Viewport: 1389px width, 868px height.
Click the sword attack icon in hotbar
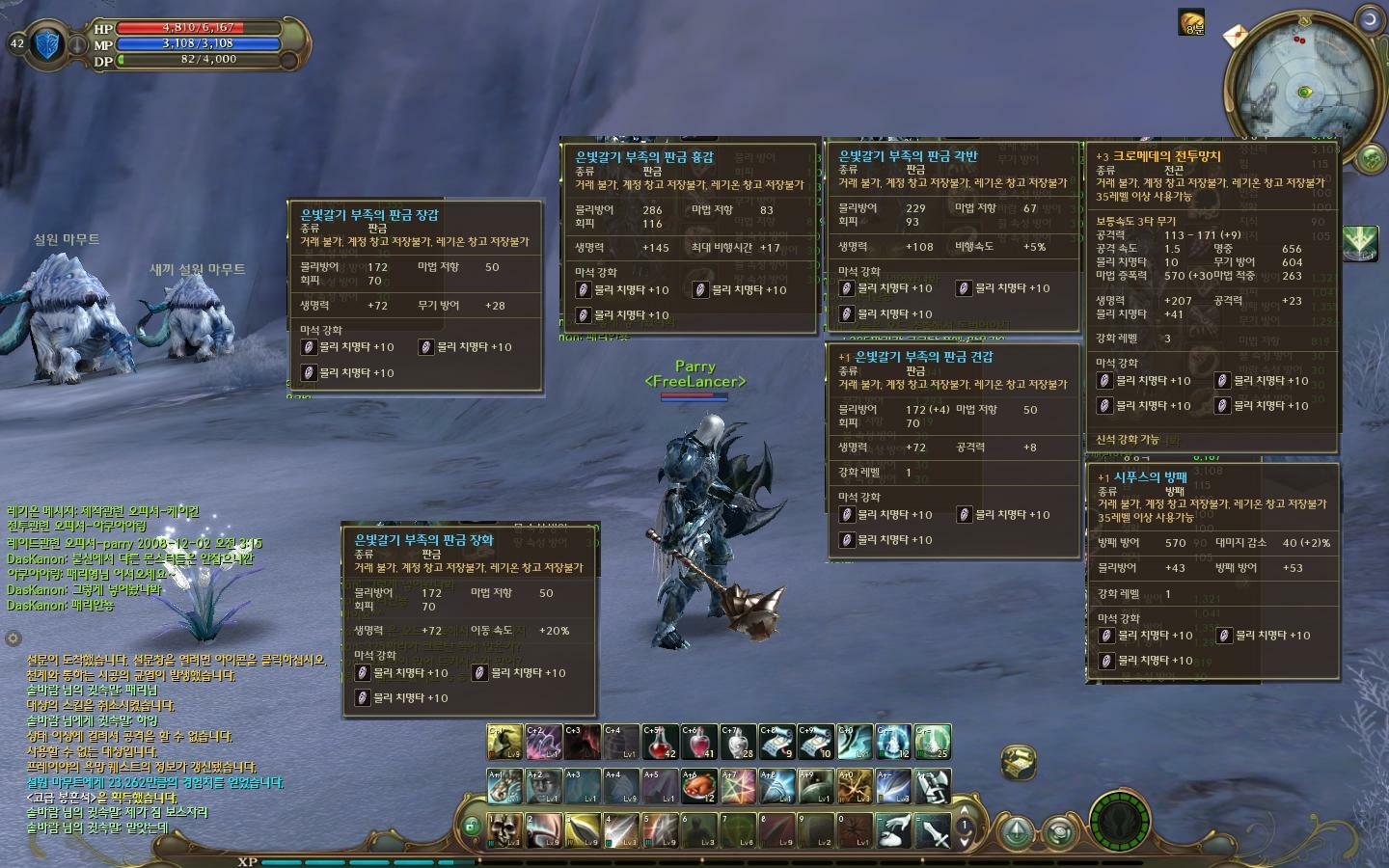tap(933, 829)
